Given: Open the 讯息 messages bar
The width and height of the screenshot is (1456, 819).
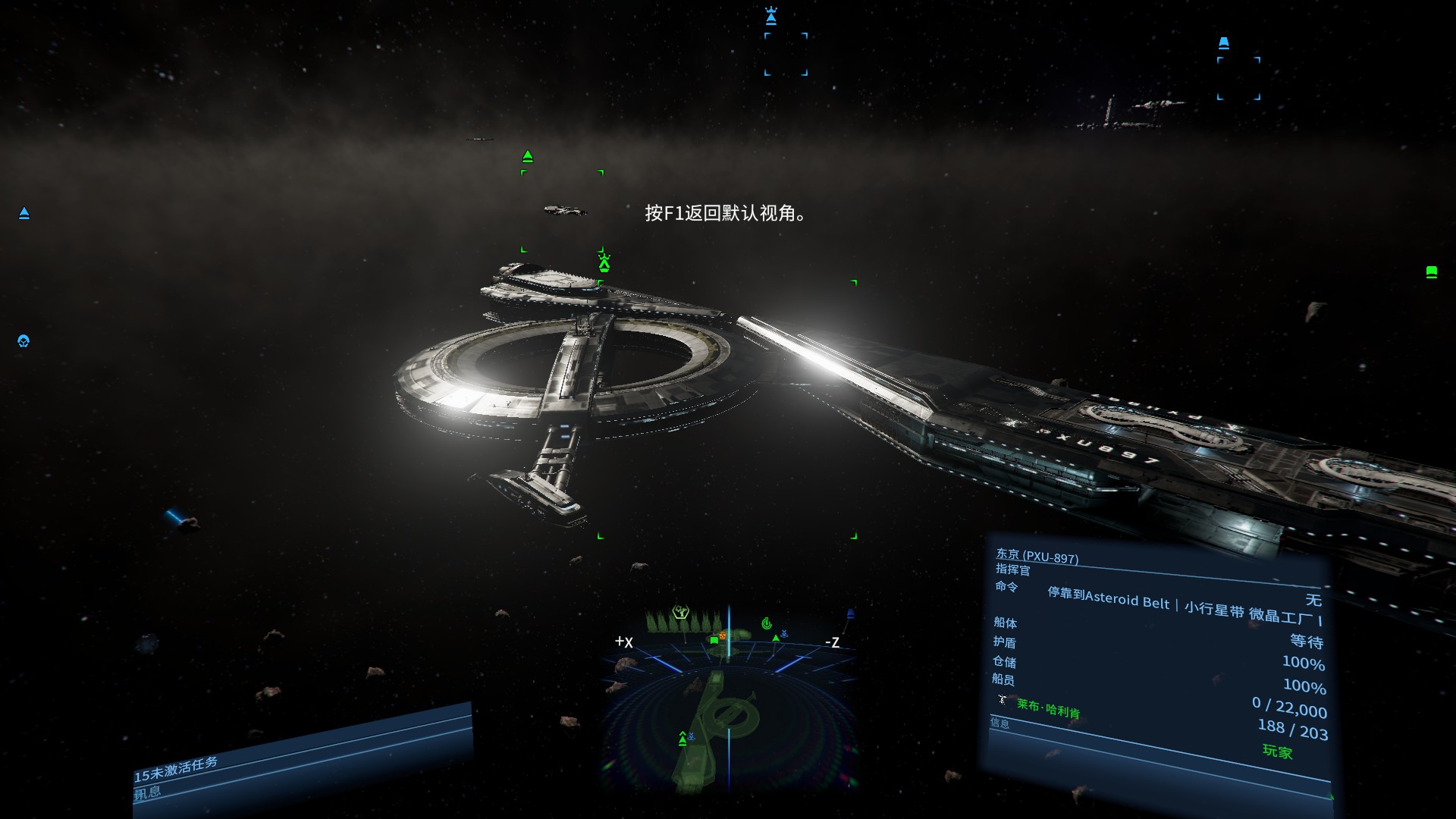Looking at the screenshot, I should 149,792.
